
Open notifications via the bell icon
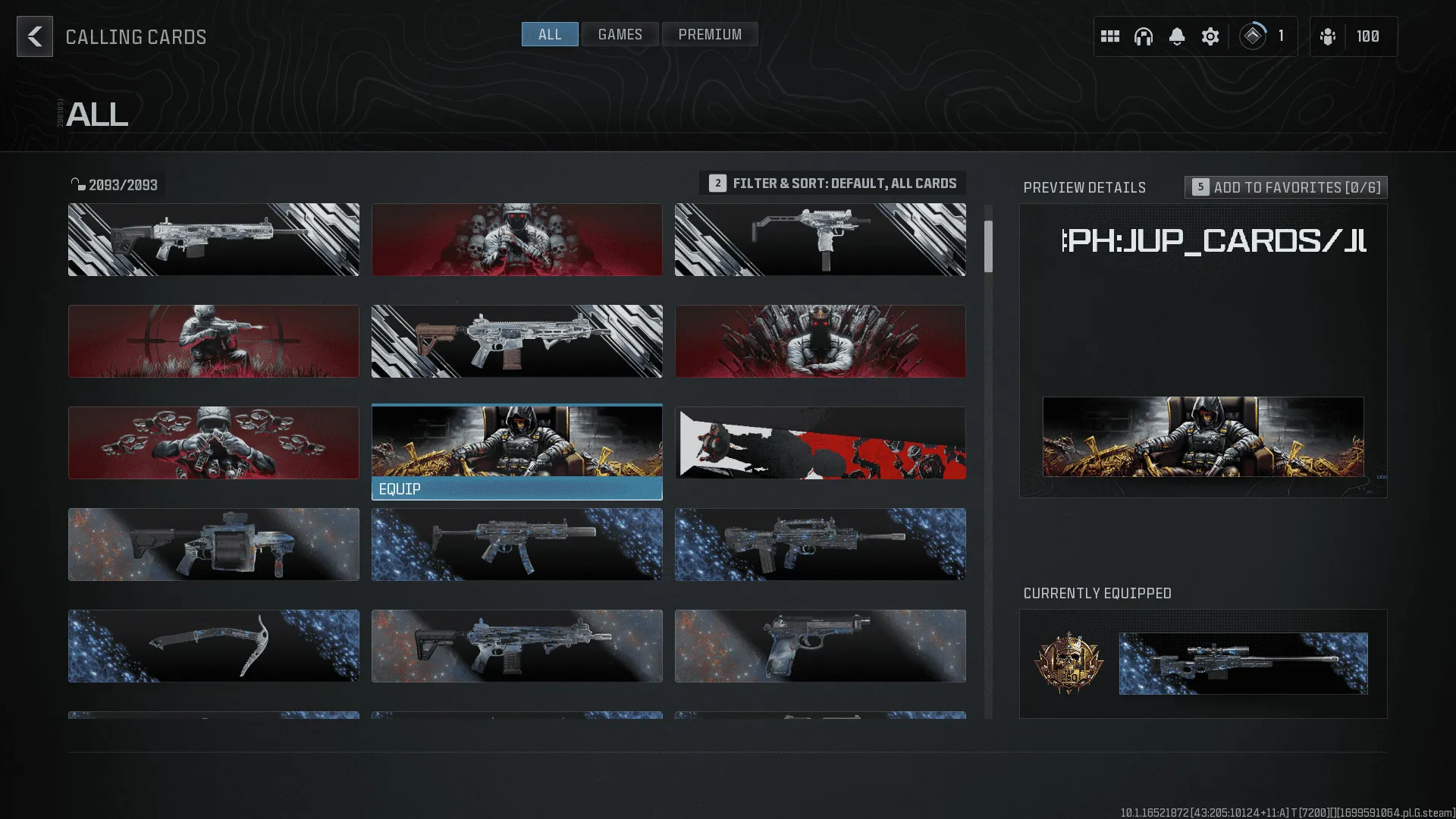pyautogui.click(x=1177, y=36)
